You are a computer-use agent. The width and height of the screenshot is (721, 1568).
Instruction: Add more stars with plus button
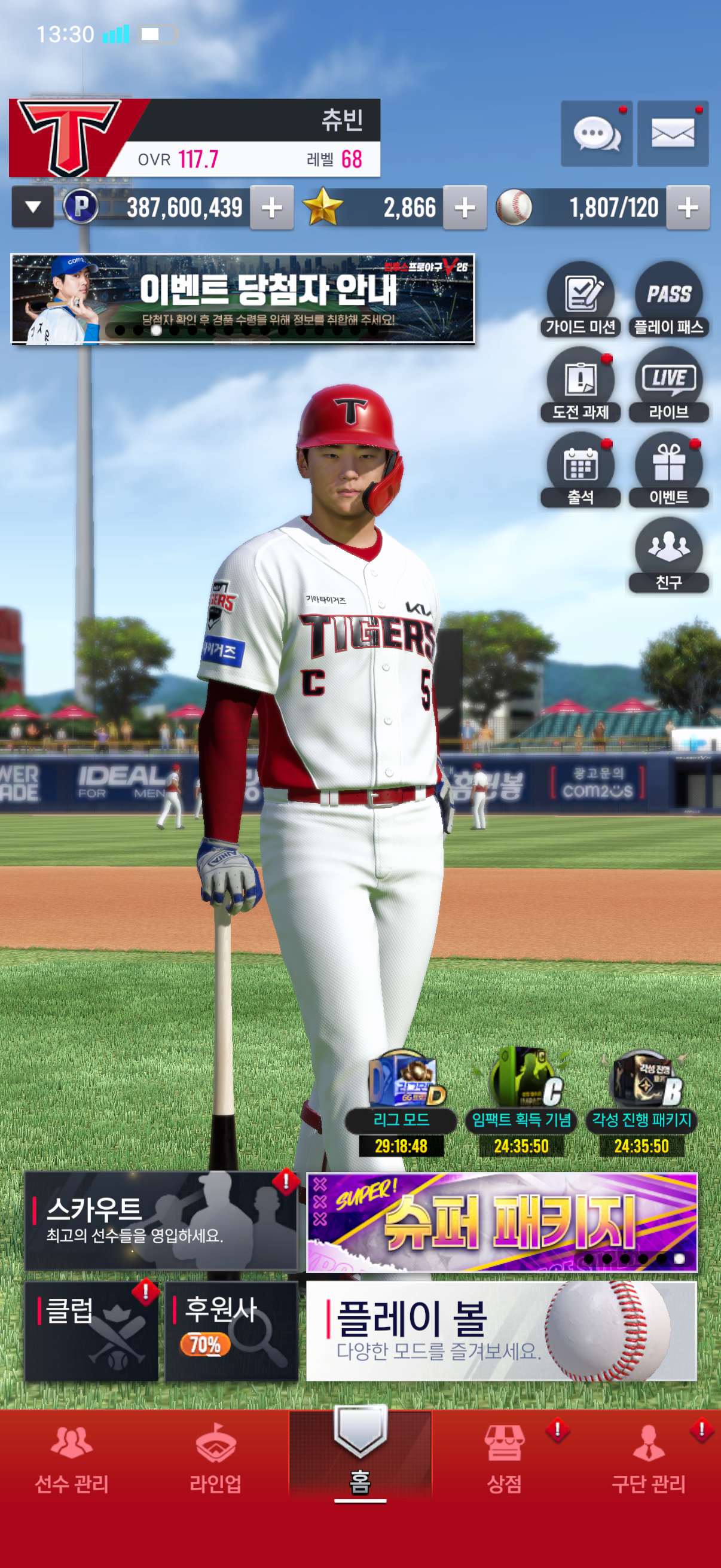[465, 208]
